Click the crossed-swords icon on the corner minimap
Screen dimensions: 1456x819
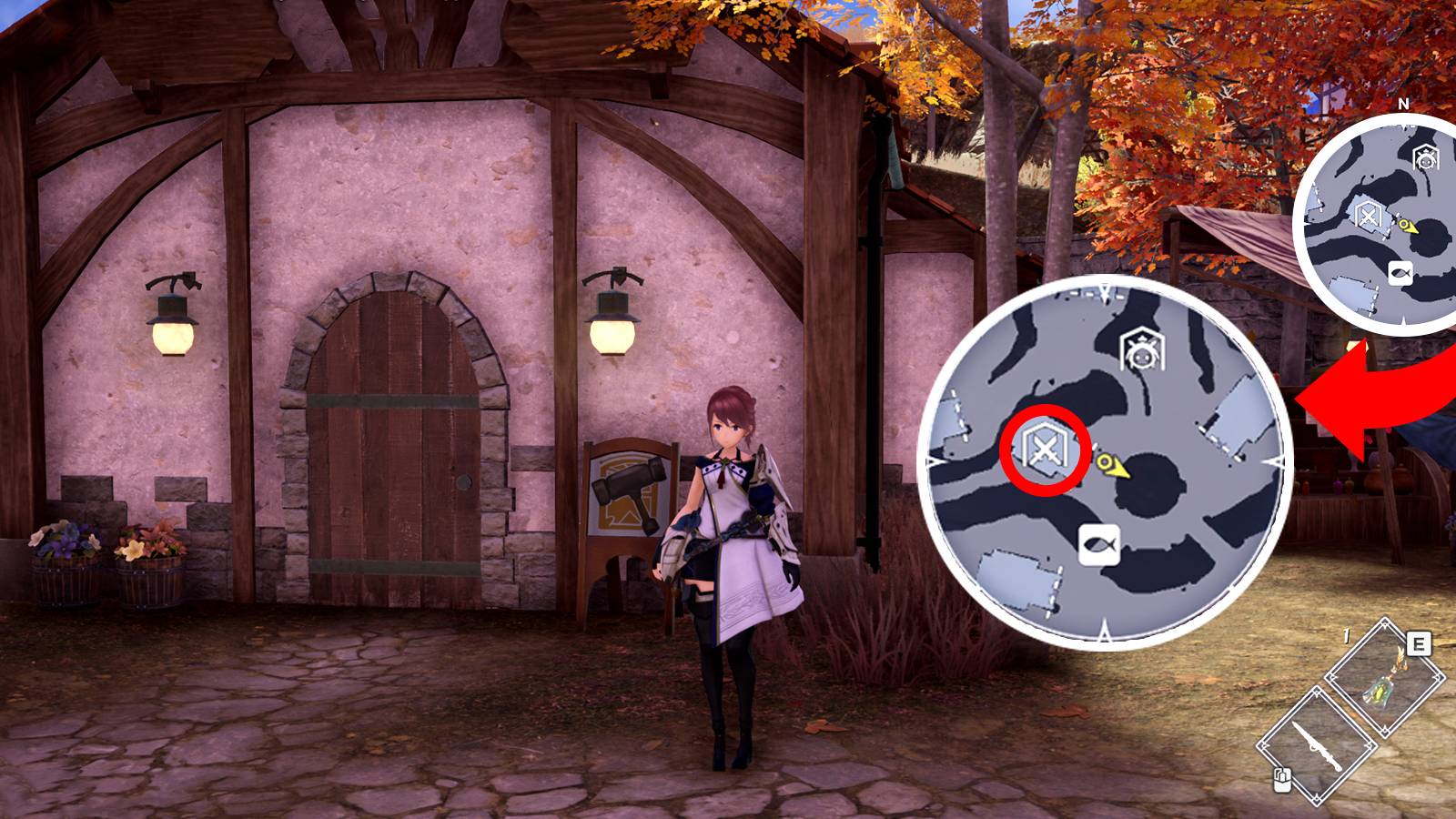point(1368,215)
